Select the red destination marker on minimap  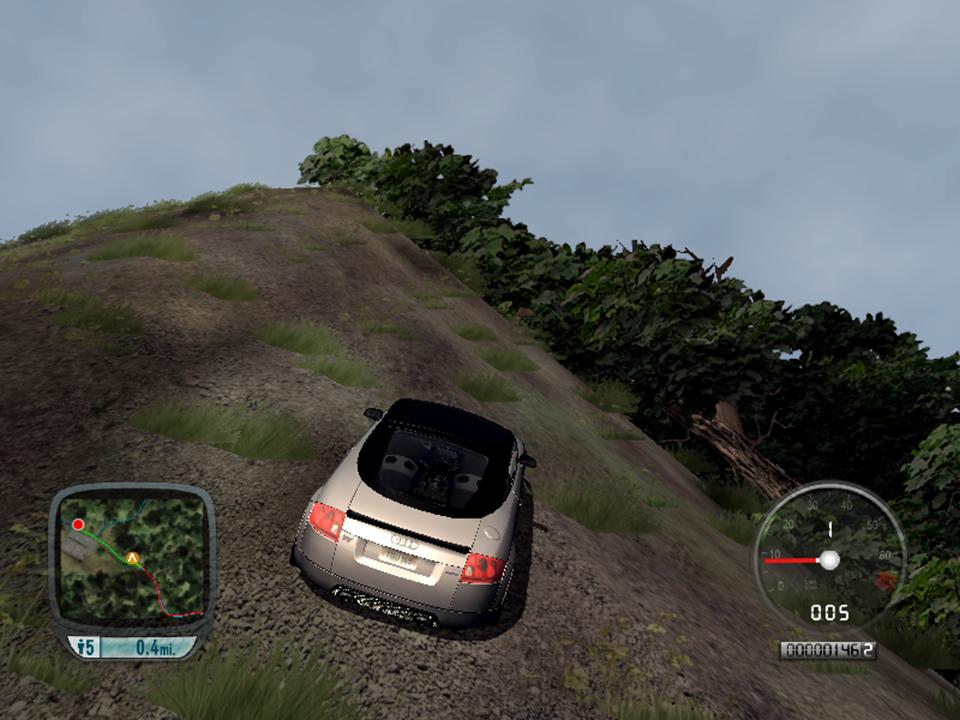click(x=78, y=524)
